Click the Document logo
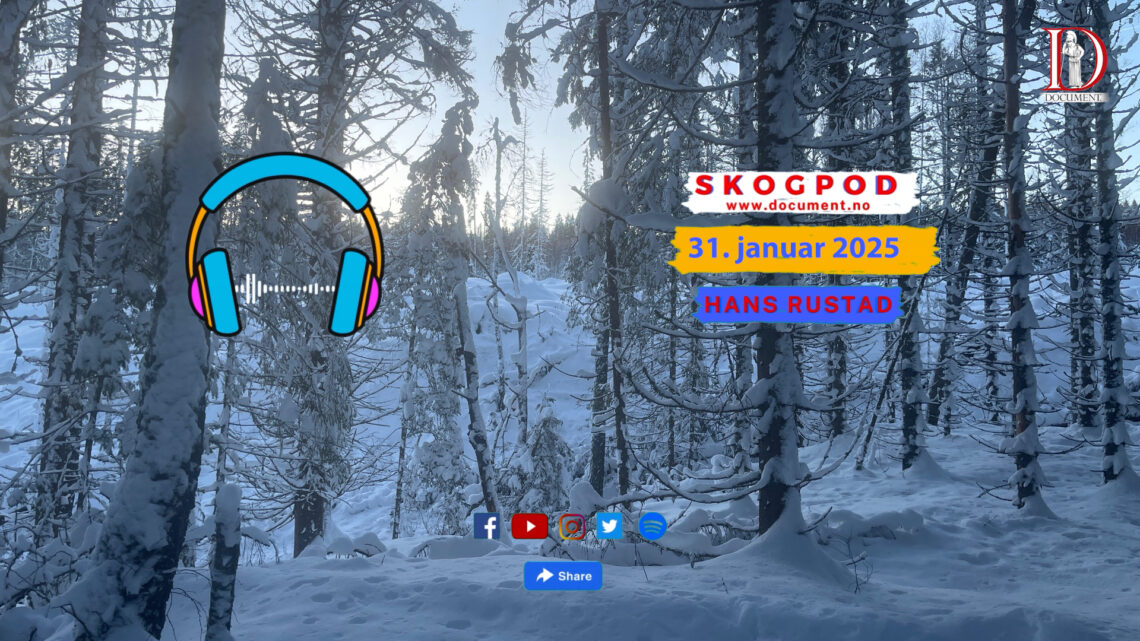This screenshot has width=1140, height=641. [1073, 64]
